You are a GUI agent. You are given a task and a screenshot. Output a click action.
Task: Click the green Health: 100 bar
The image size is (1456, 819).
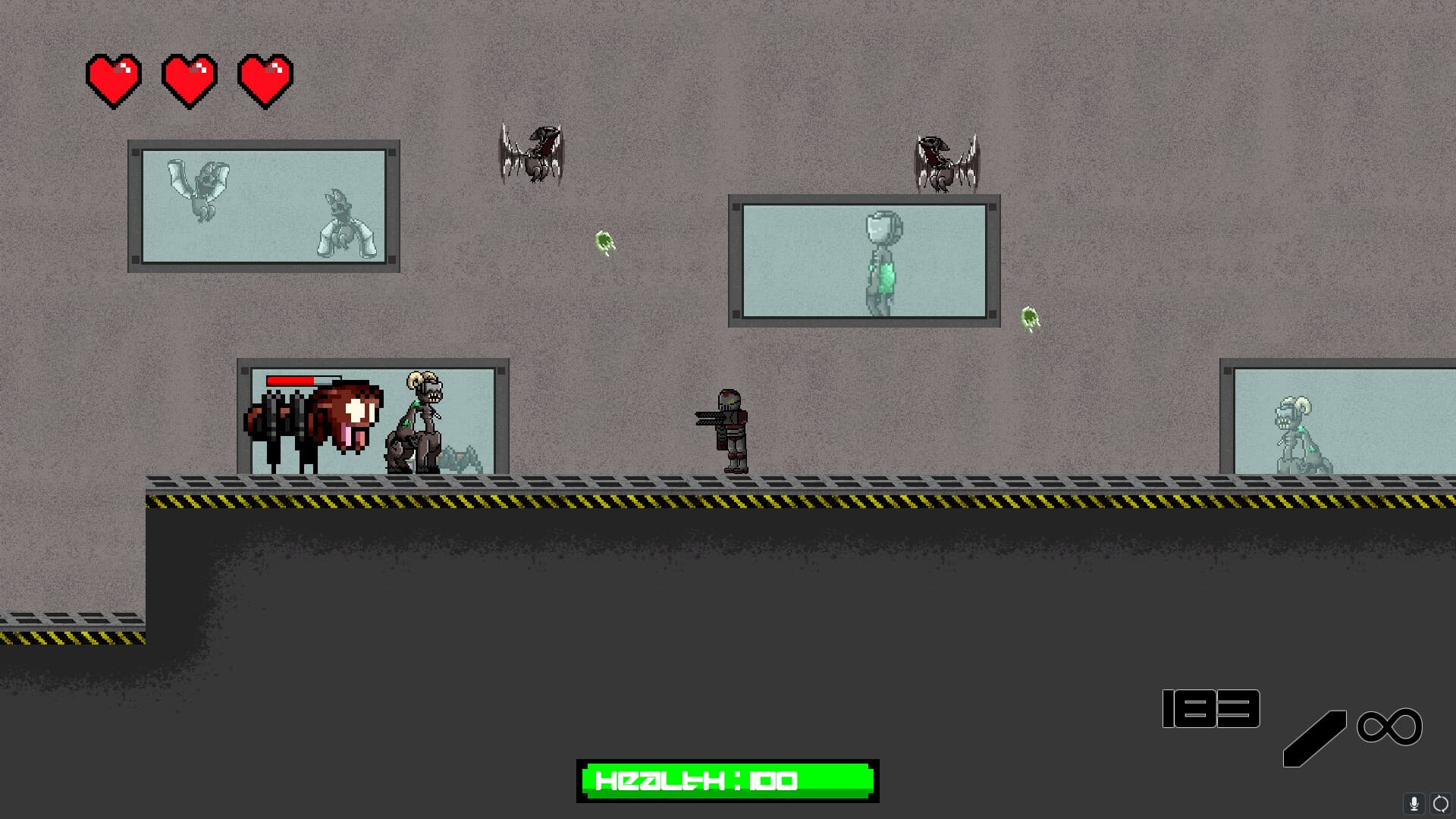(726, 780)
